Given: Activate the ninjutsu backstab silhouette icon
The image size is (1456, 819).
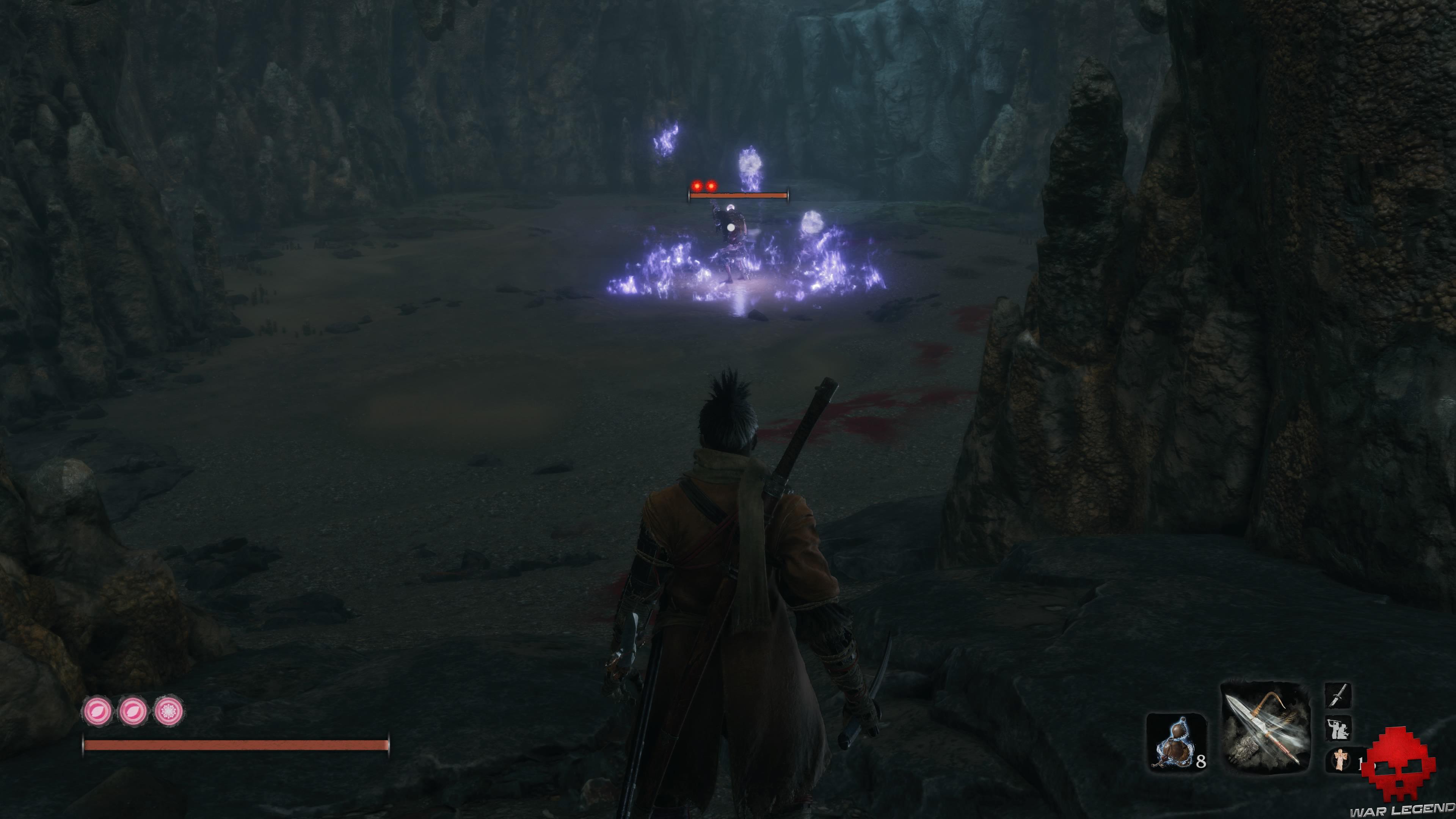Looking at the screenshot, I should (x=1338, y=728).
